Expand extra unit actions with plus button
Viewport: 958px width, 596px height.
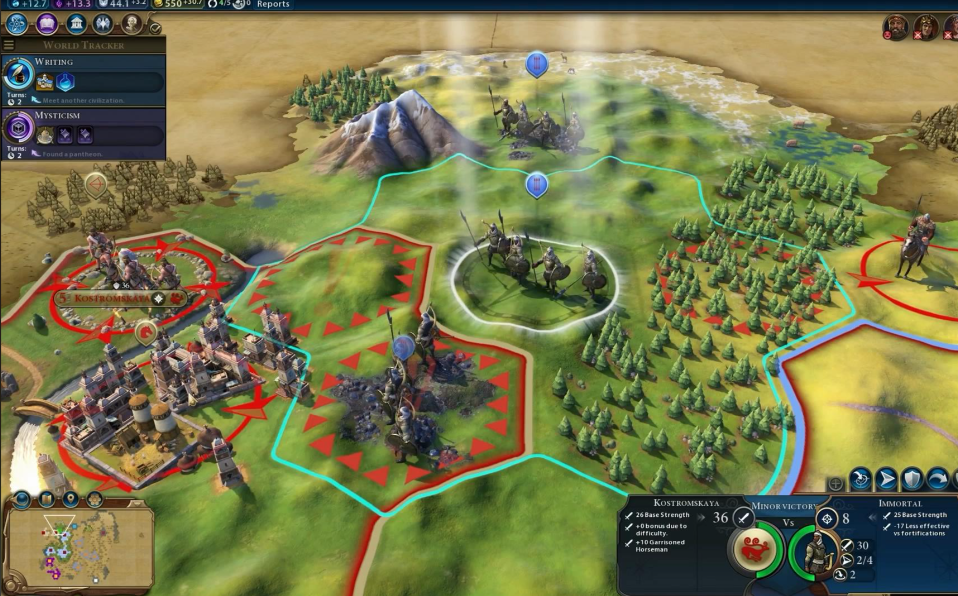(836, 484)
